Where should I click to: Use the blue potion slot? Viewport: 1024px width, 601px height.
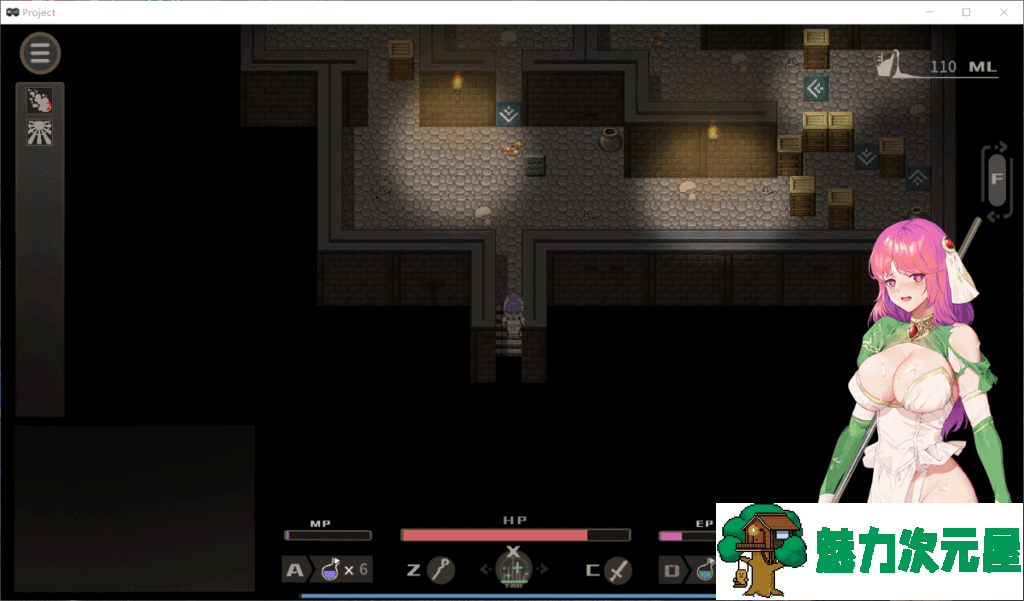(x=704, y=570)
